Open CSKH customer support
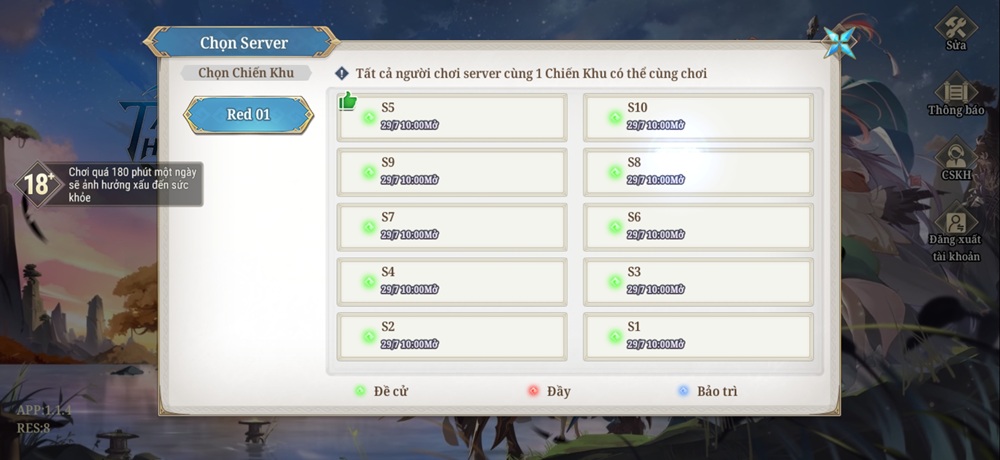 [956, 160]
